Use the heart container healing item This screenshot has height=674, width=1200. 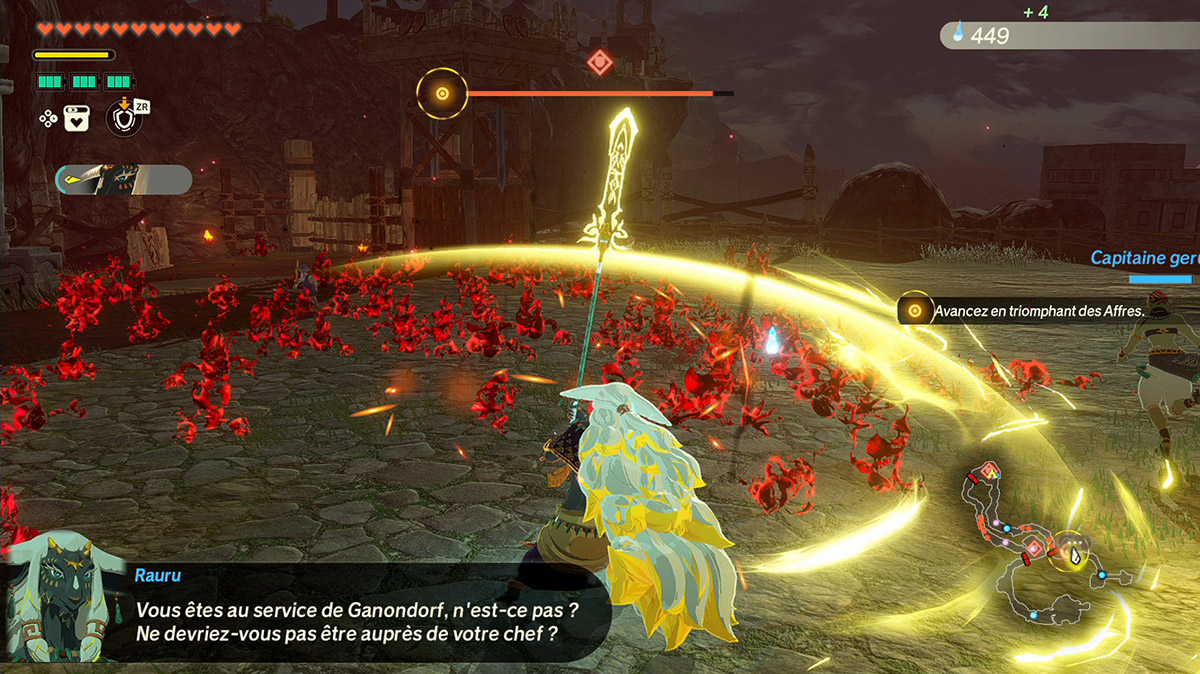pos(79,118)
